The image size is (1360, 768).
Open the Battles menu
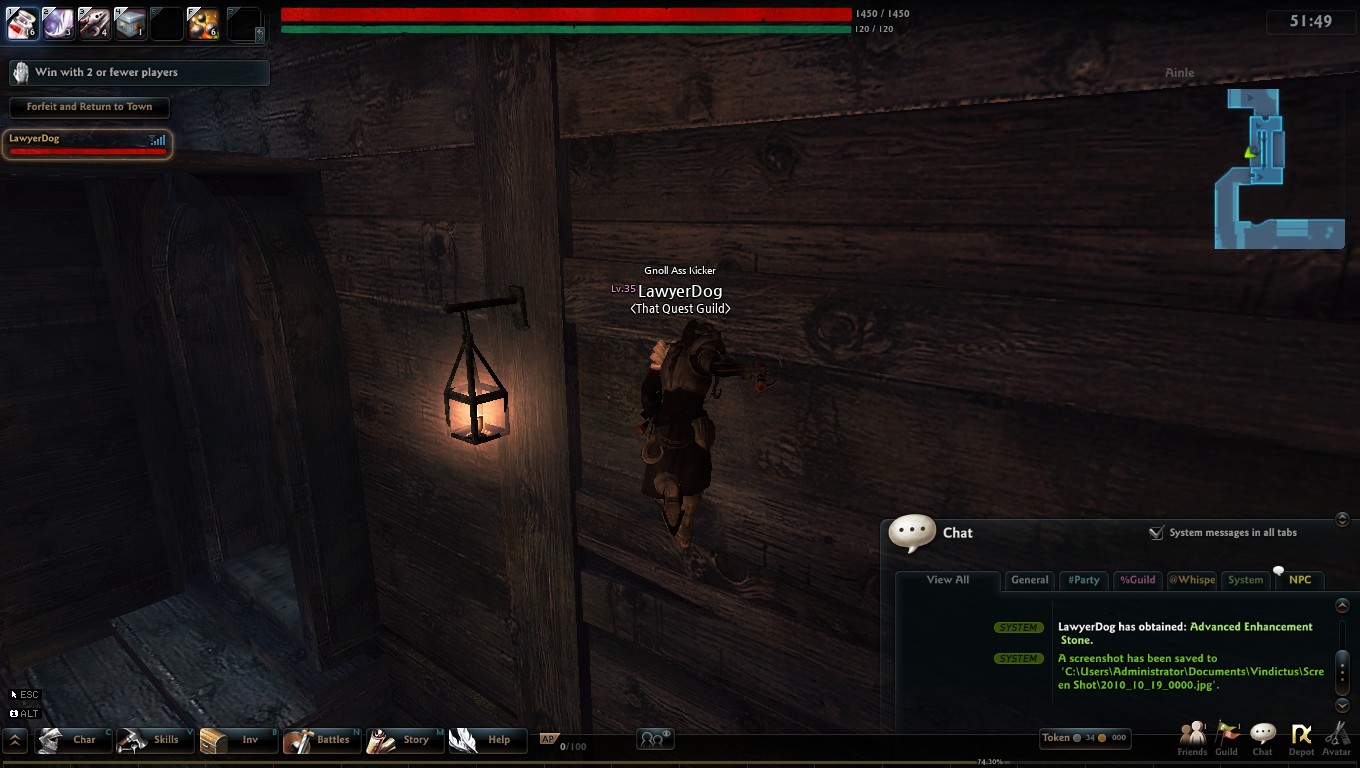[321, 740]
